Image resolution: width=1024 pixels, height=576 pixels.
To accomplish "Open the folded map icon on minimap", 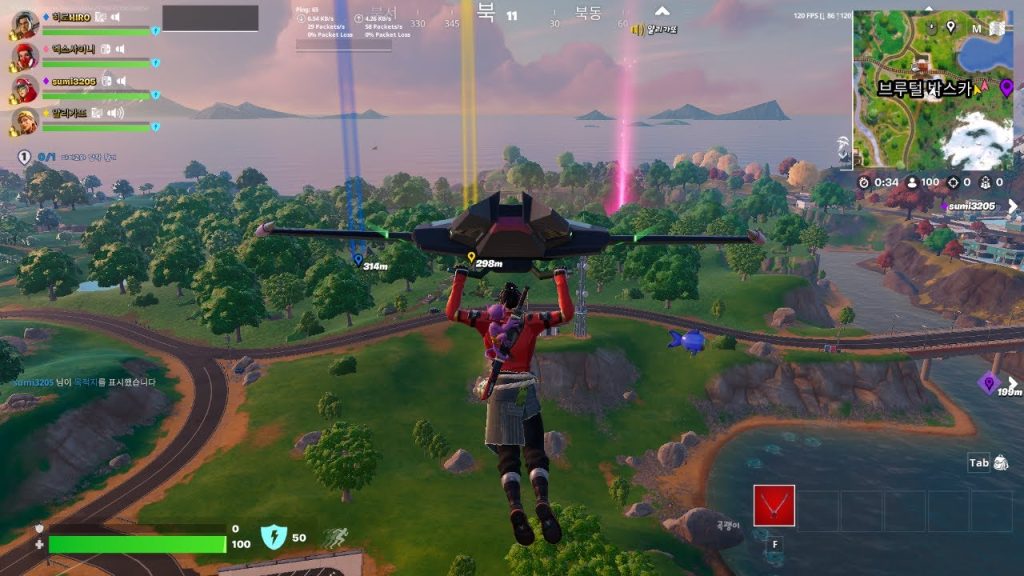I will point(976,28).
